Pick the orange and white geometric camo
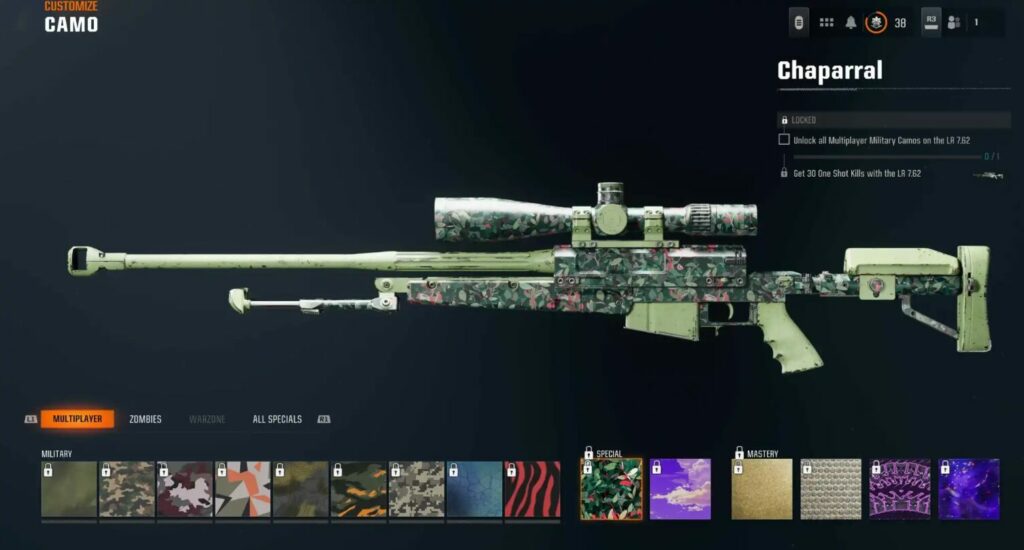Screen dimensions: 1024x550 243,489
